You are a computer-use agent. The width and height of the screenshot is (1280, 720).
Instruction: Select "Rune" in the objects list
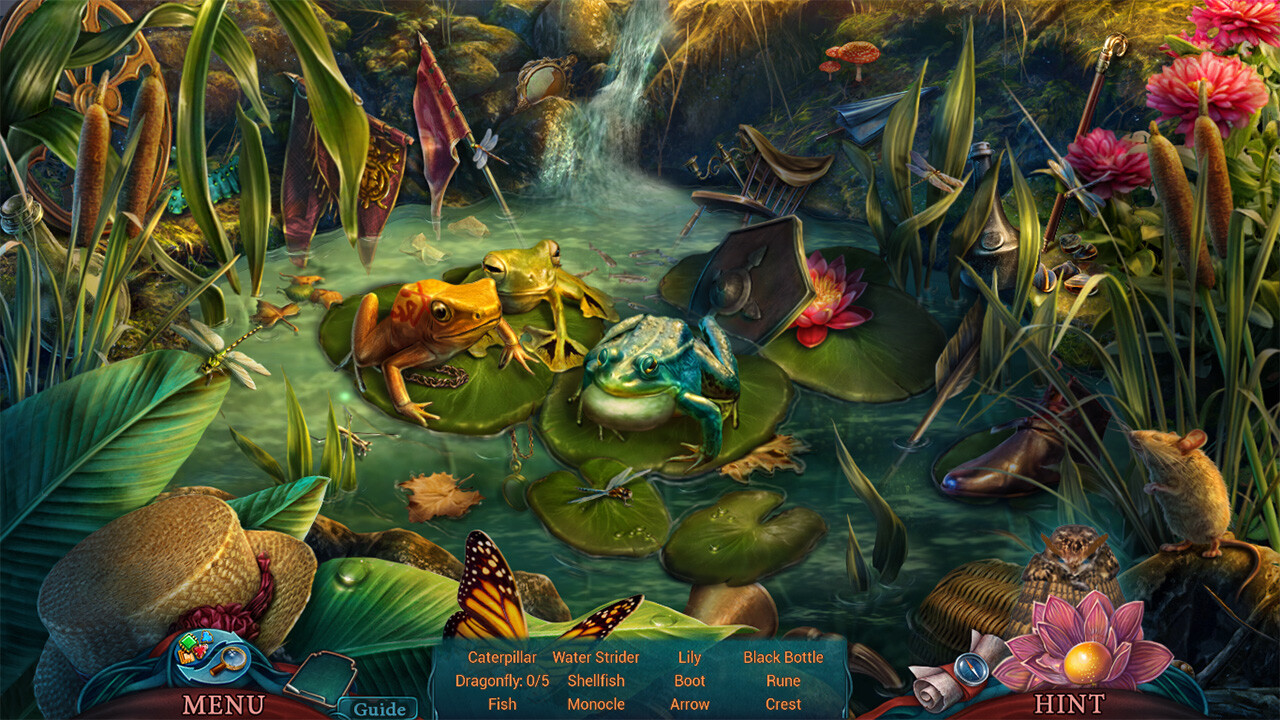(x=783, y=680)
